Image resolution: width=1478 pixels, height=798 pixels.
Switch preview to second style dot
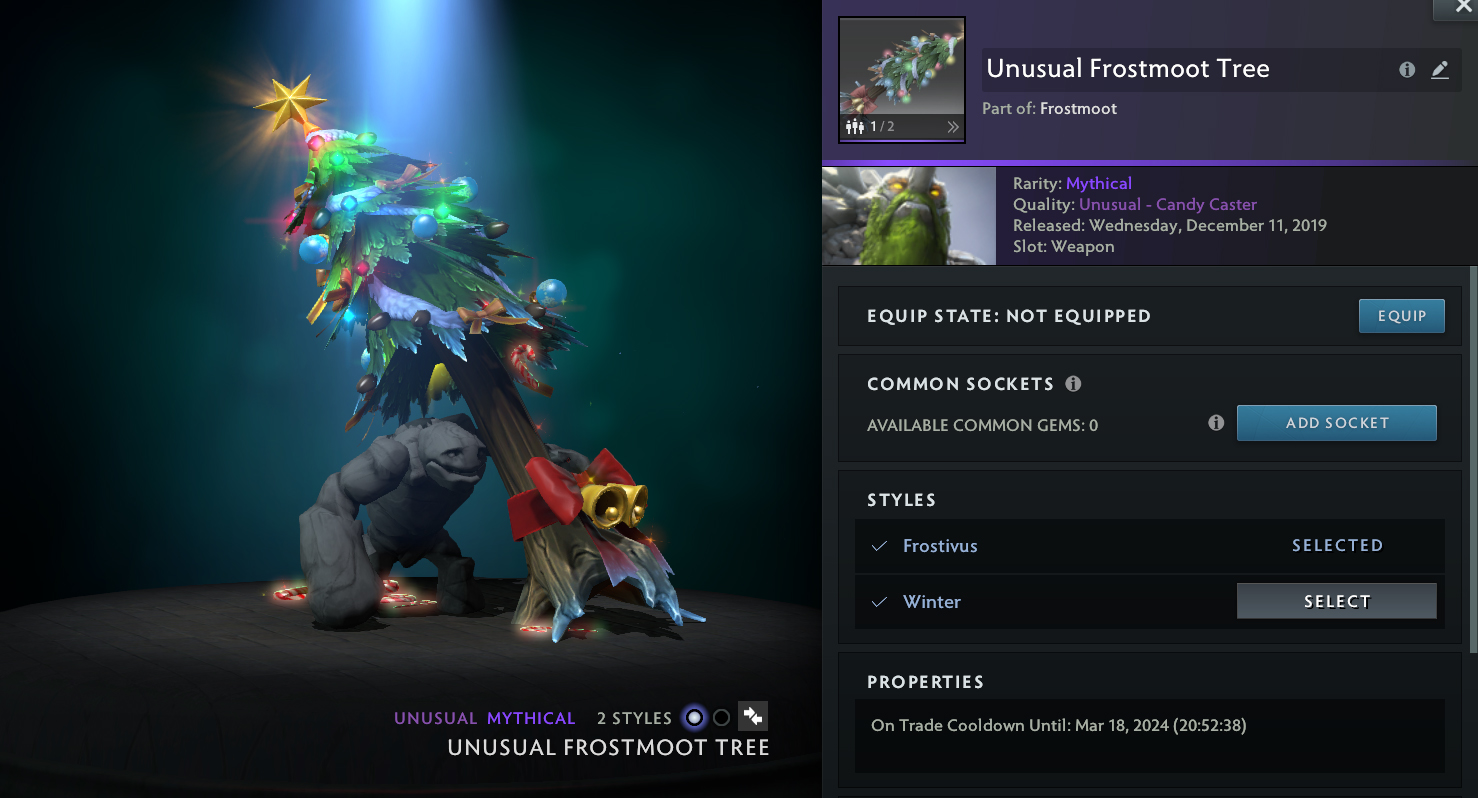721,718
